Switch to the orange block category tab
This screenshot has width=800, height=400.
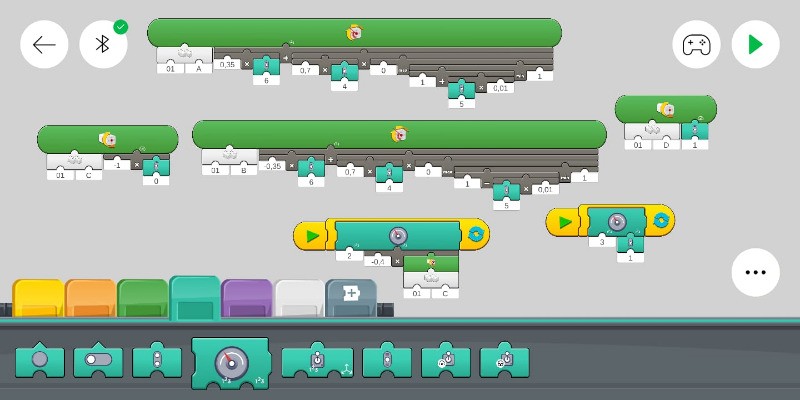tap(91, 299)
